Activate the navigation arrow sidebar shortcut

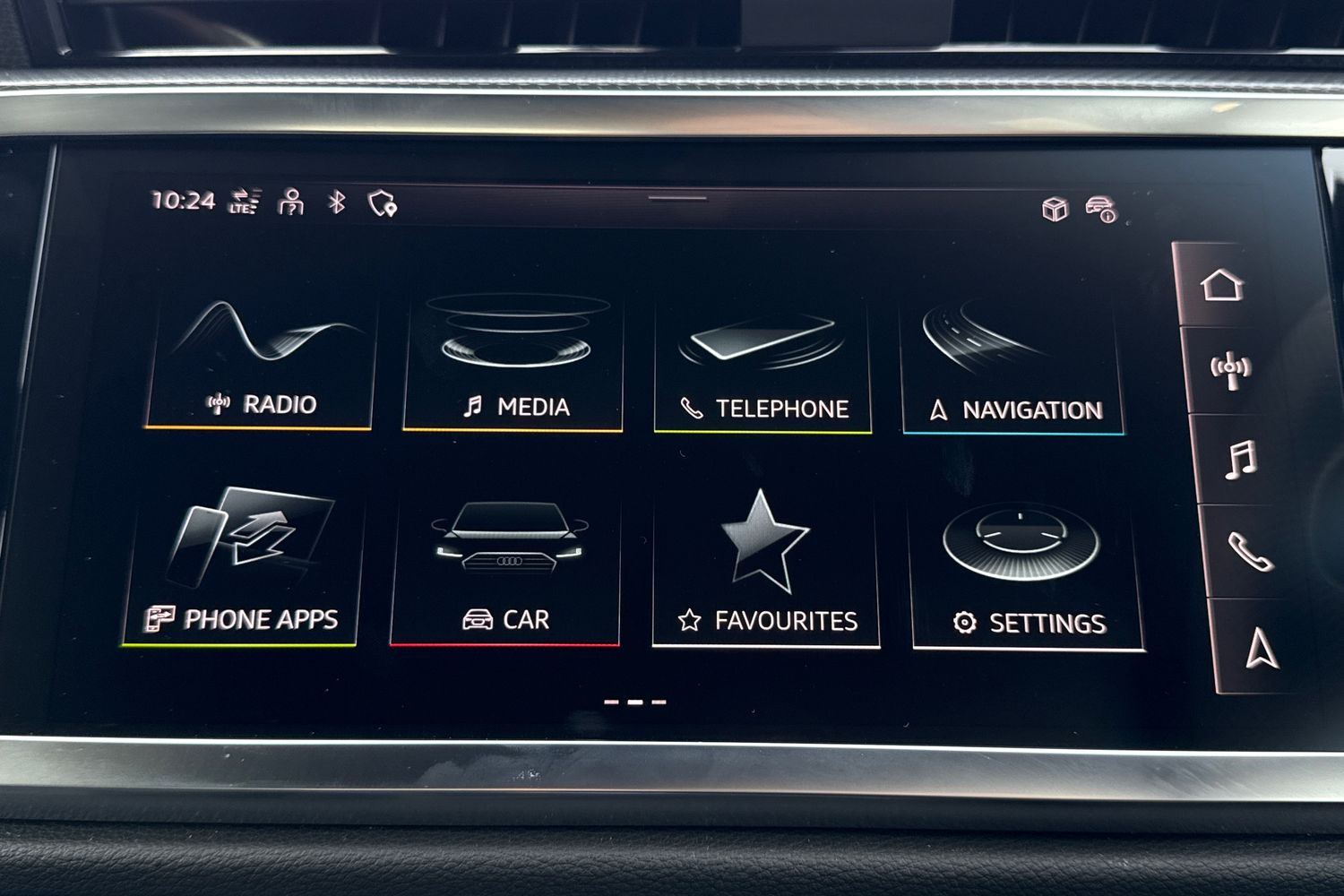coord(1262,646)
